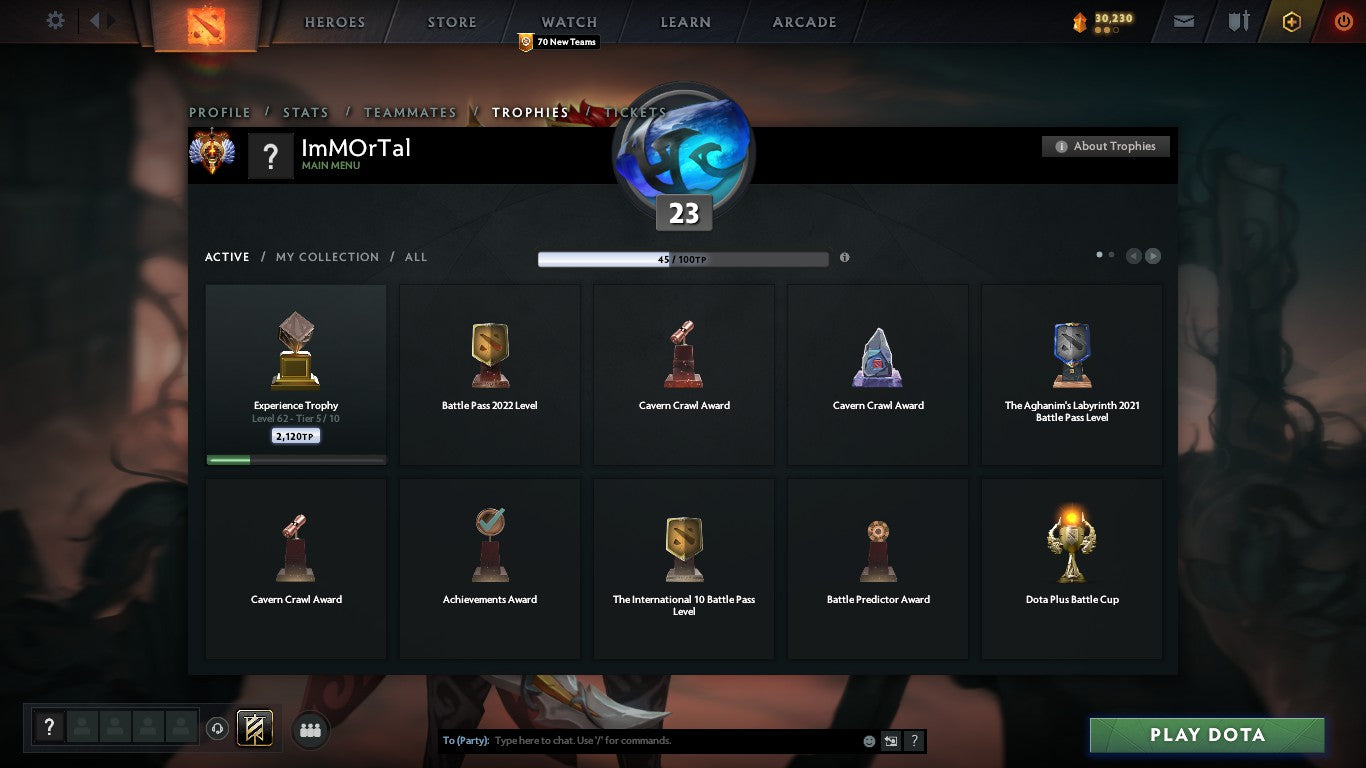Screen dimensions: 1366x768
Task: Click the teams/friends group icon near party slots
Action: [x=310, y=730]
